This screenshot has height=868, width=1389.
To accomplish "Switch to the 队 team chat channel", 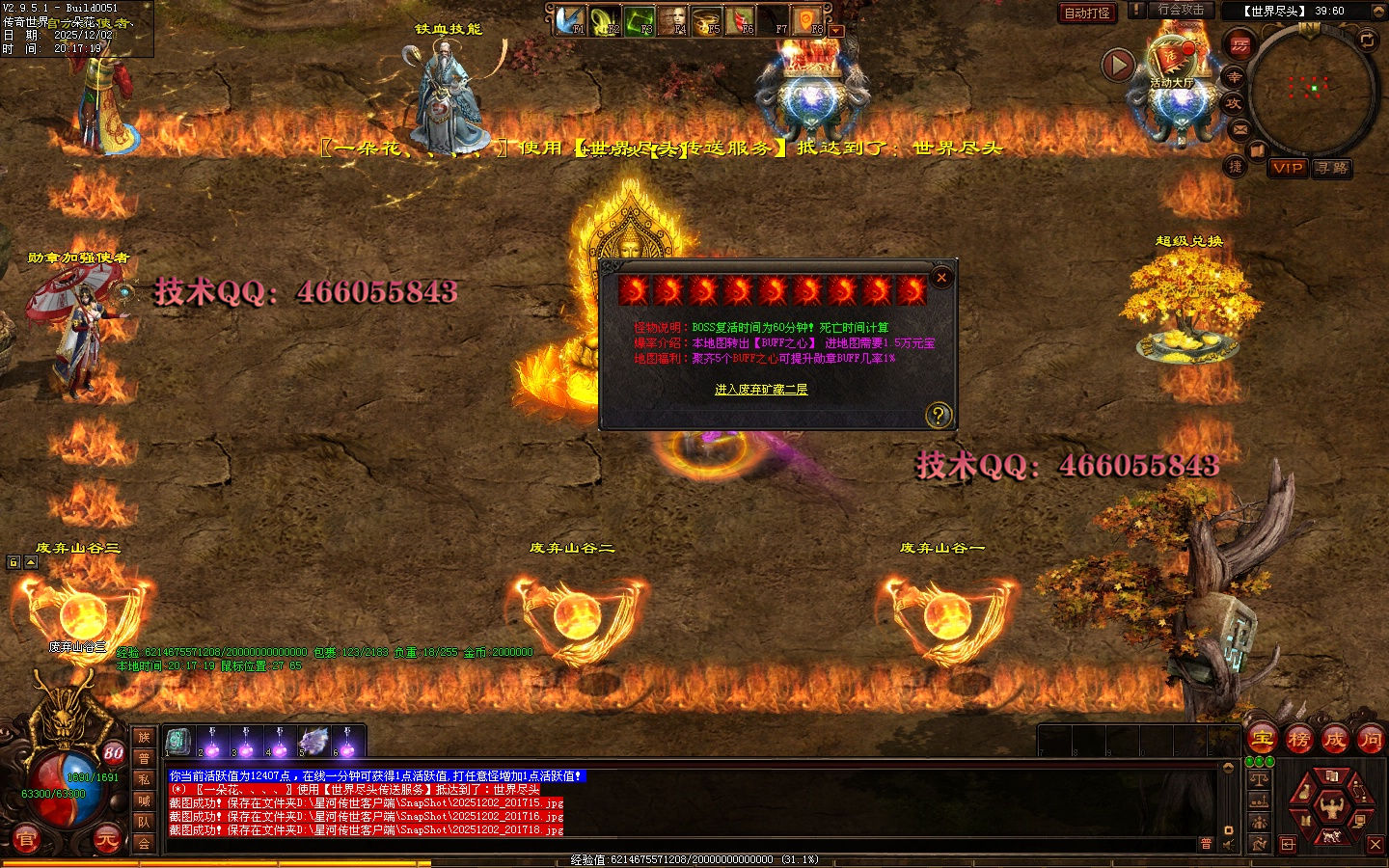I will coord(144,822).
